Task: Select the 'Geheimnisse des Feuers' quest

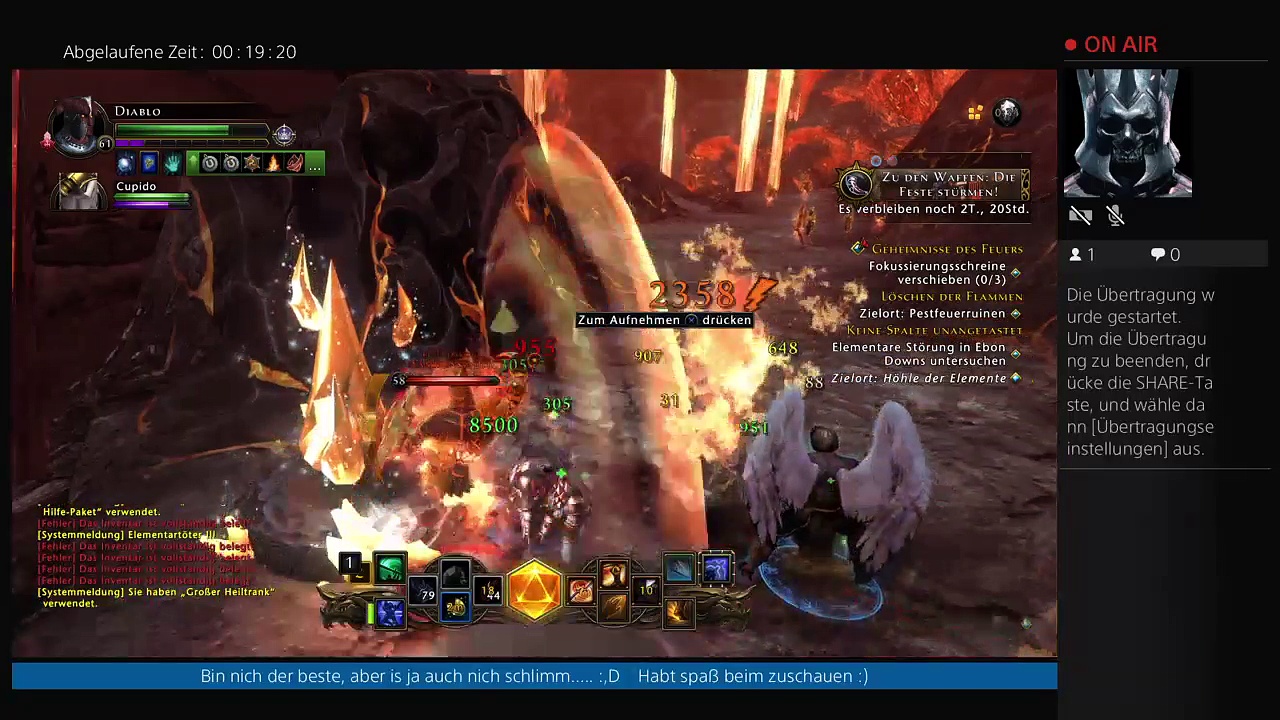Action: pos(946,249)
